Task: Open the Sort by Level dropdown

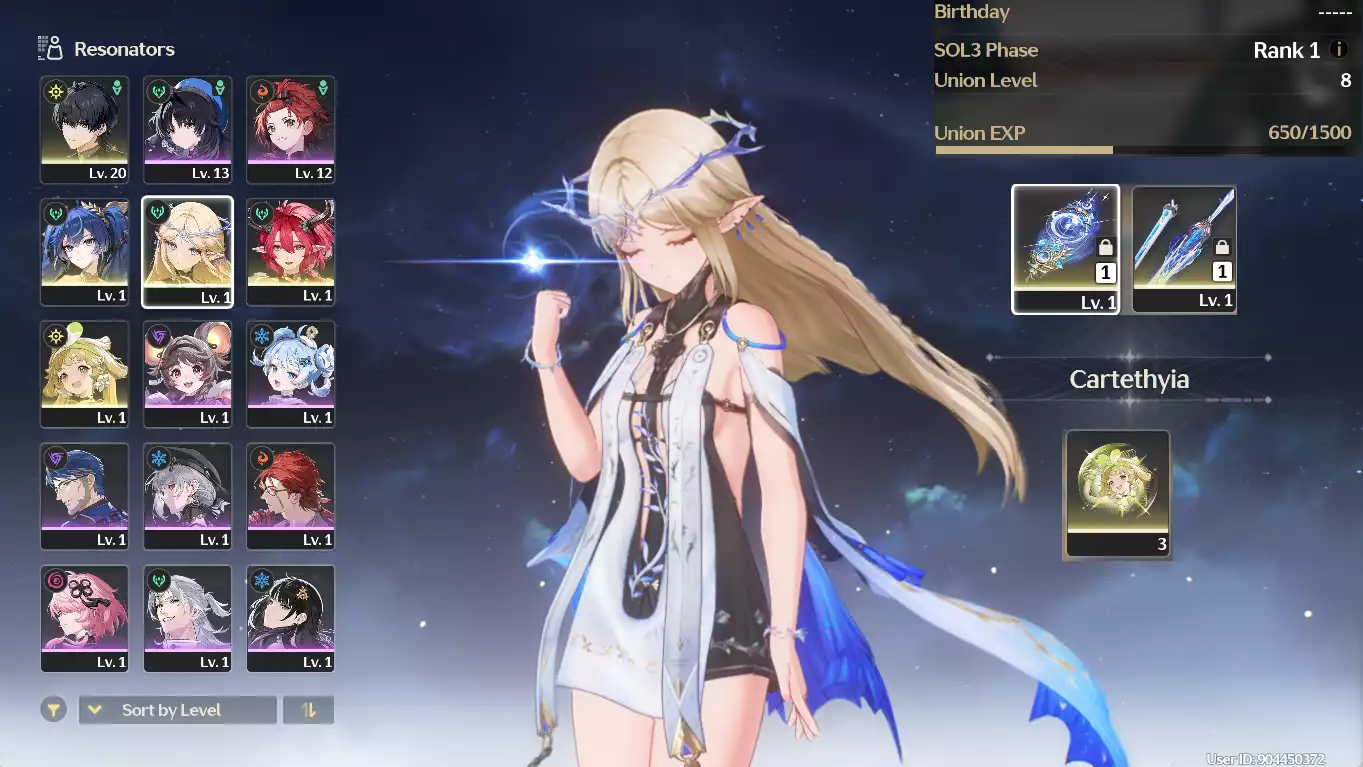Action: click(x=178, y=710)
